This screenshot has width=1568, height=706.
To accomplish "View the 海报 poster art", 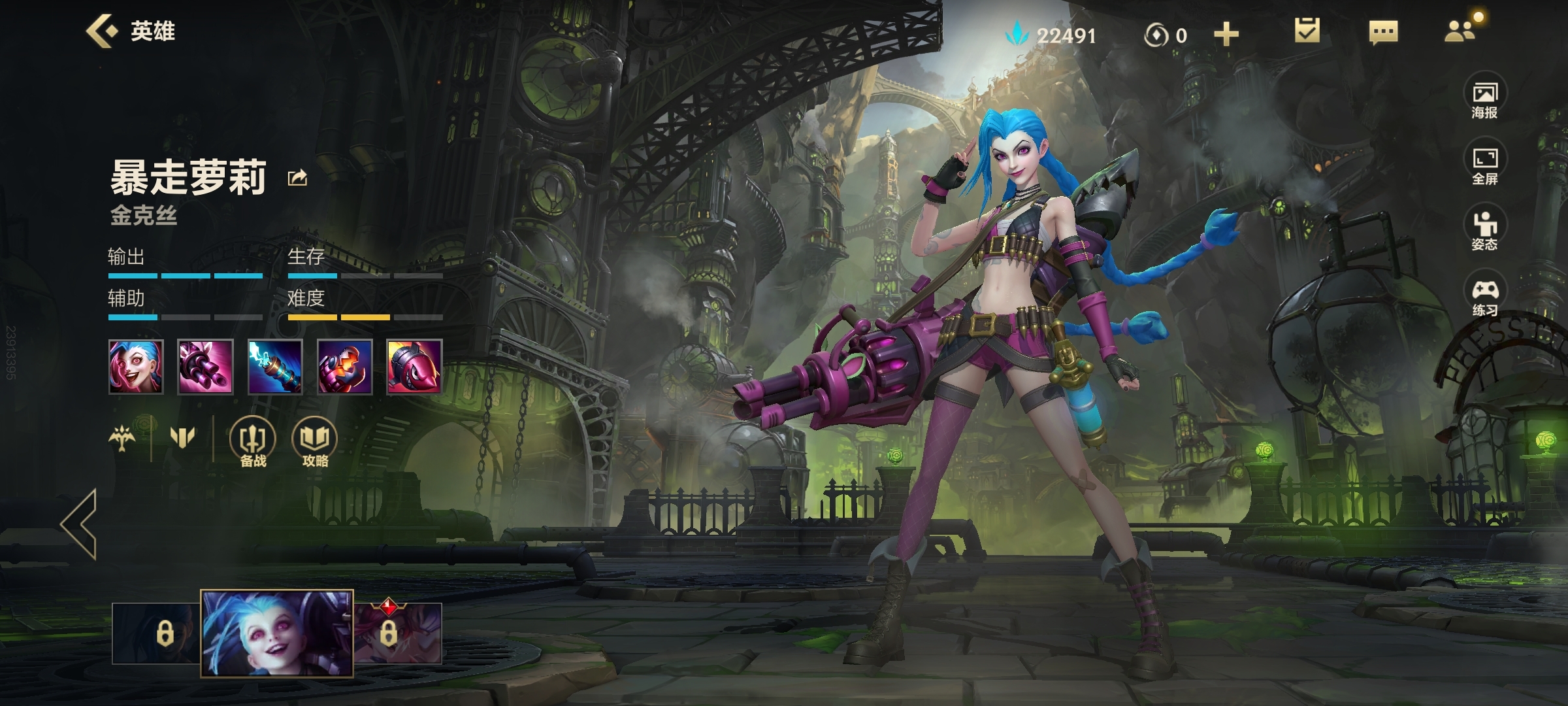I will (1484, 100).
